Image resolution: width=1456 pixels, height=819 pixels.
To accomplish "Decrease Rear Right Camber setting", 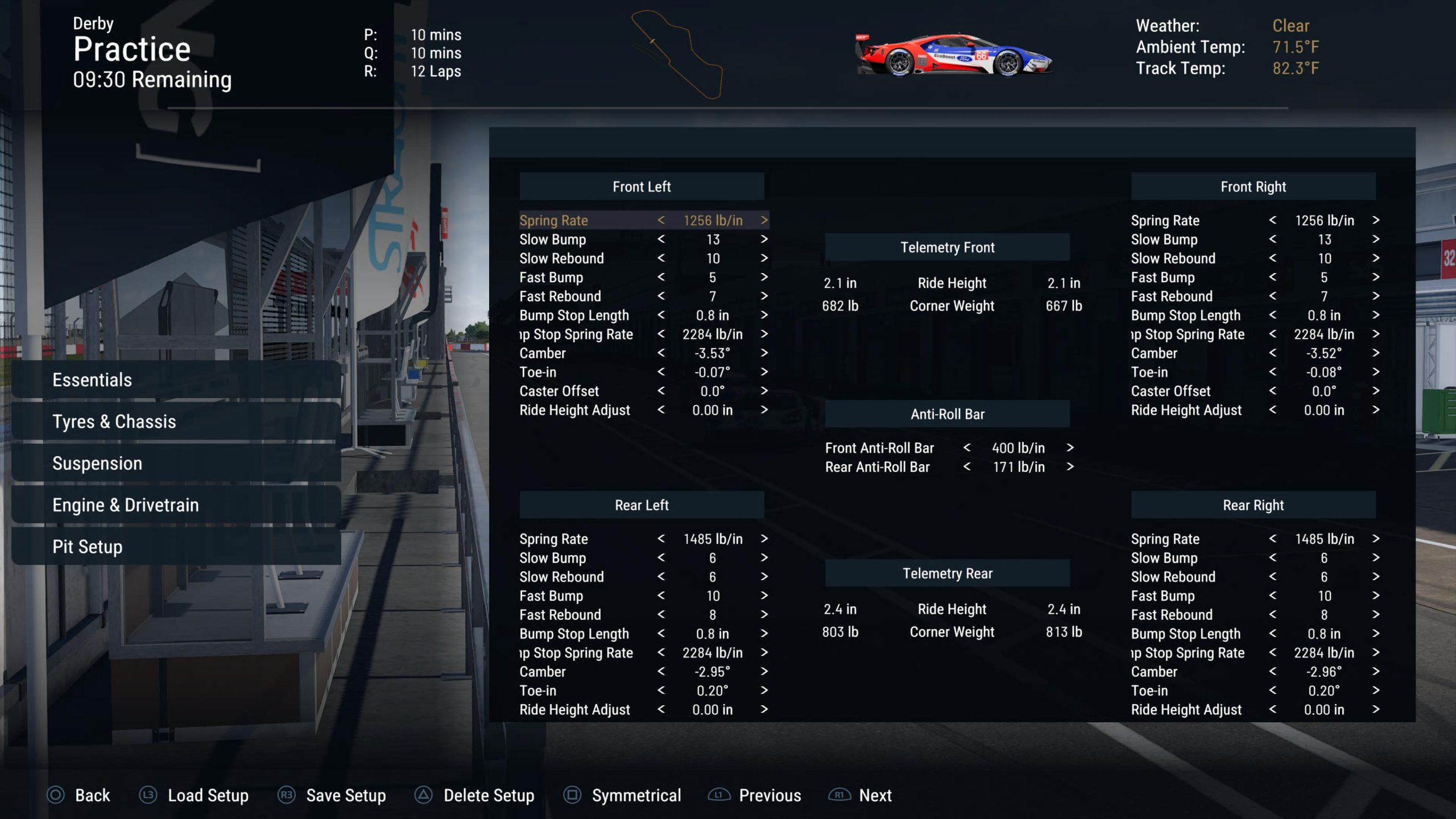I will 1272,672.
